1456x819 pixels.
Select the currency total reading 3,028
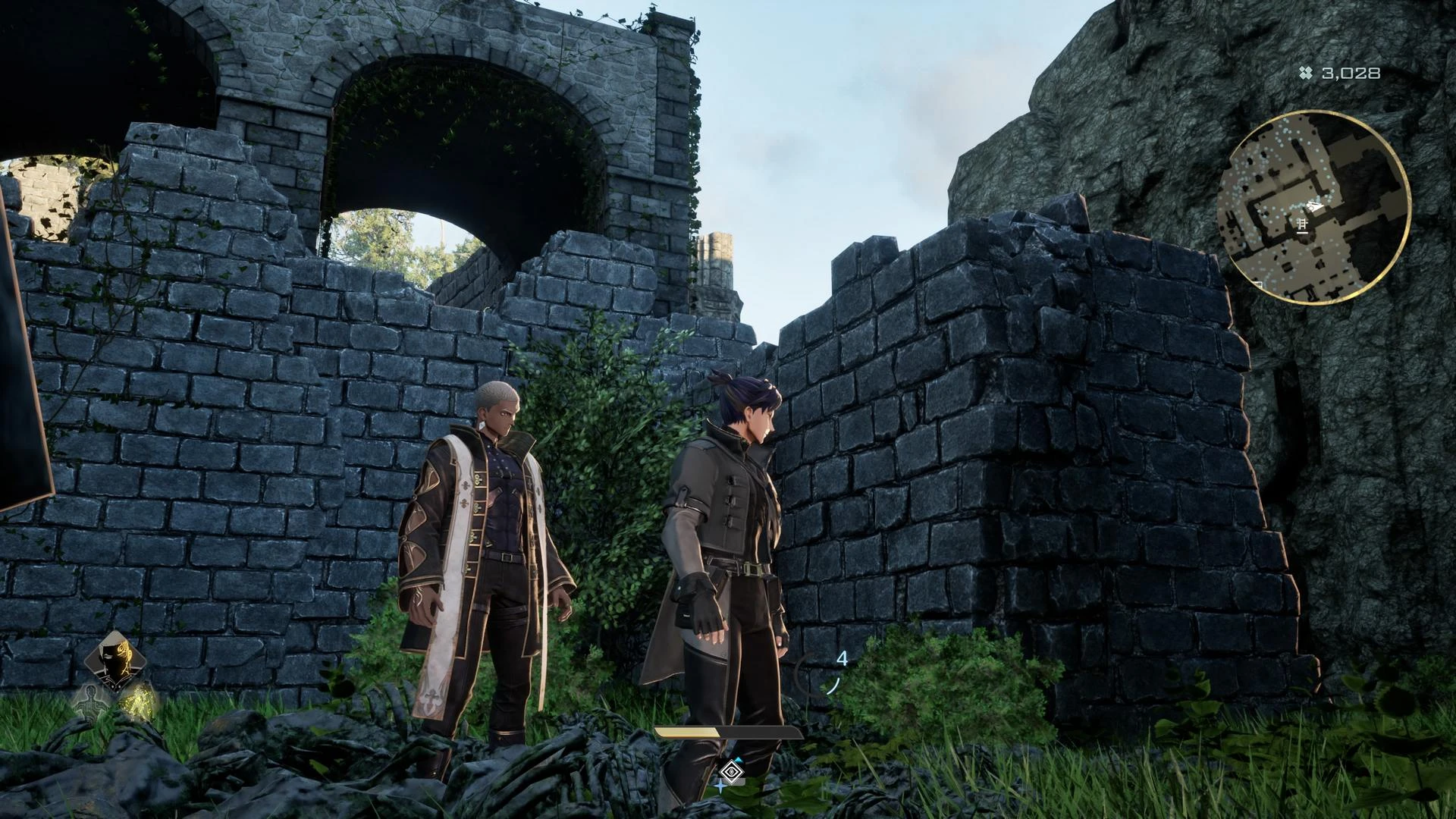tap(1351, 74)
